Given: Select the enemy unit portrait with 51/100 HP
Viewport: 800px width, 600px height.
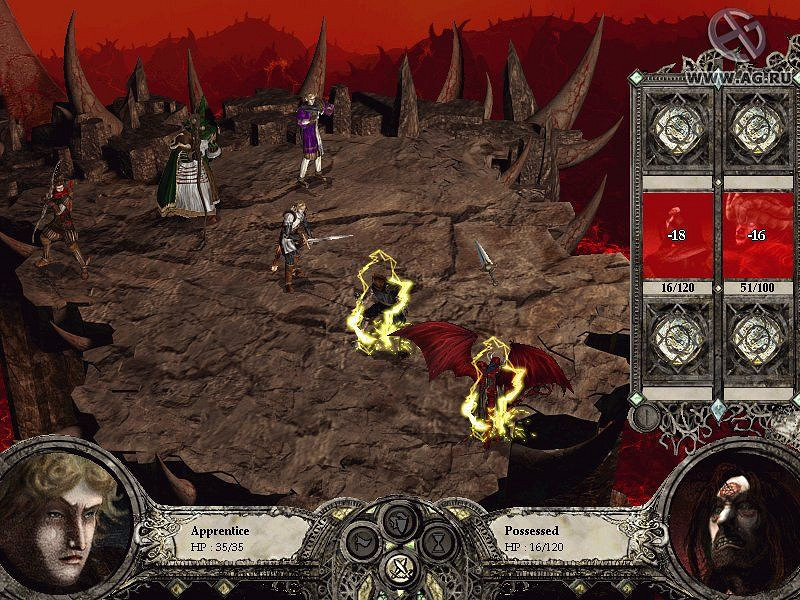Looking at the screenshot, I should point(756,235).
